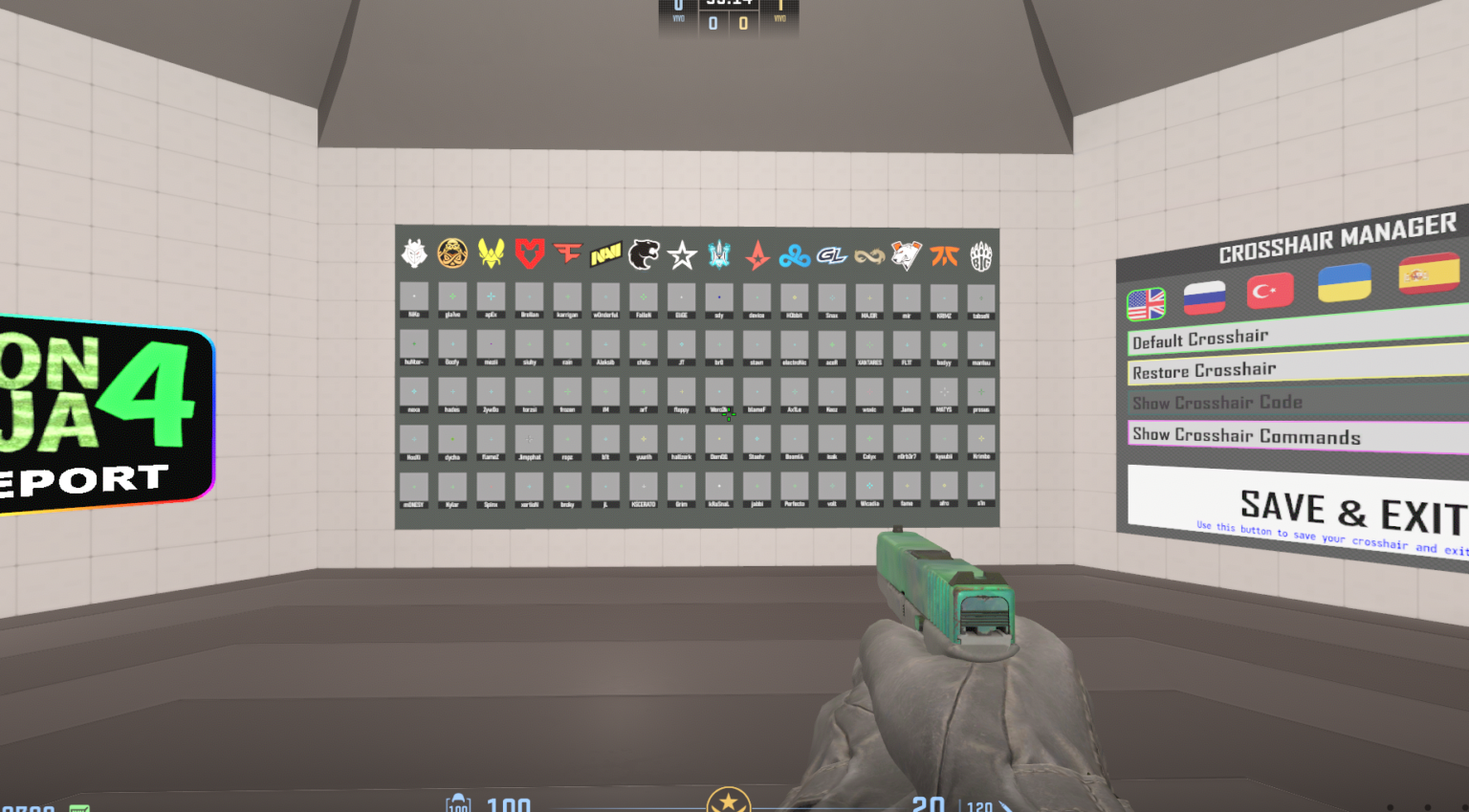The width and height of the screenshot is (1469, 812).
Task: Click the Natus Vincere (NAVI) logo
Action: pos(605,253)
